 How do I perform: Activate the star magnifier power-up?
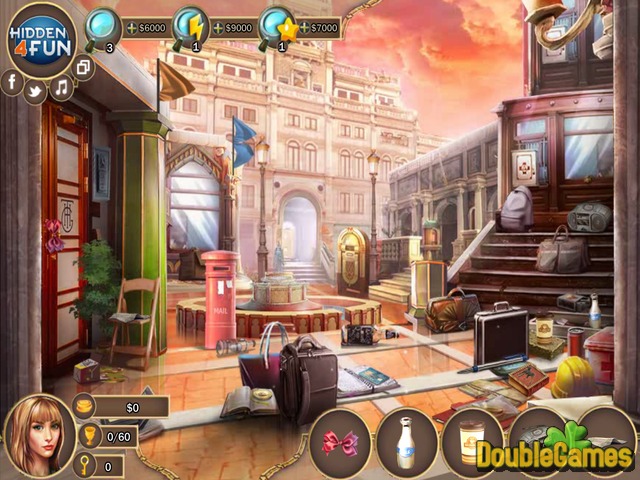click(x=276, y=25)
